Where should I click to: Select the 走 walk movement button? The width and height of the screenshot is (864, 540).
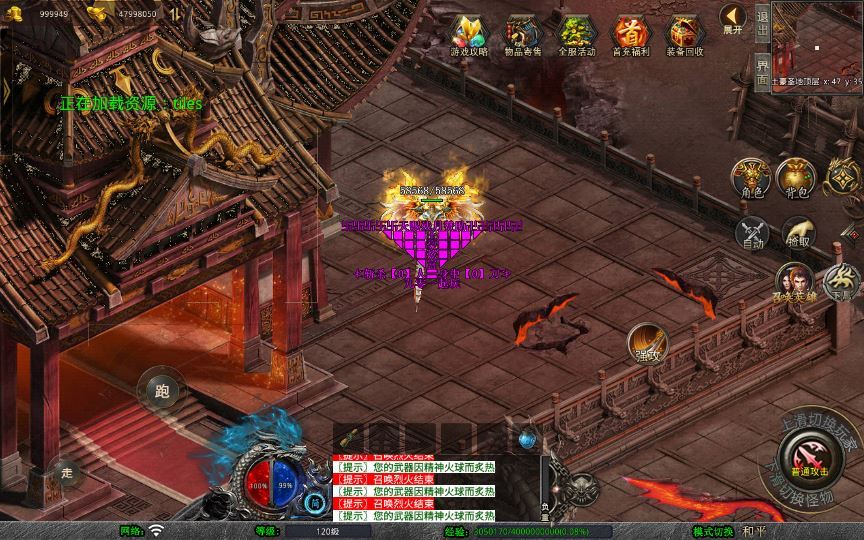click(x=67, y=472)
